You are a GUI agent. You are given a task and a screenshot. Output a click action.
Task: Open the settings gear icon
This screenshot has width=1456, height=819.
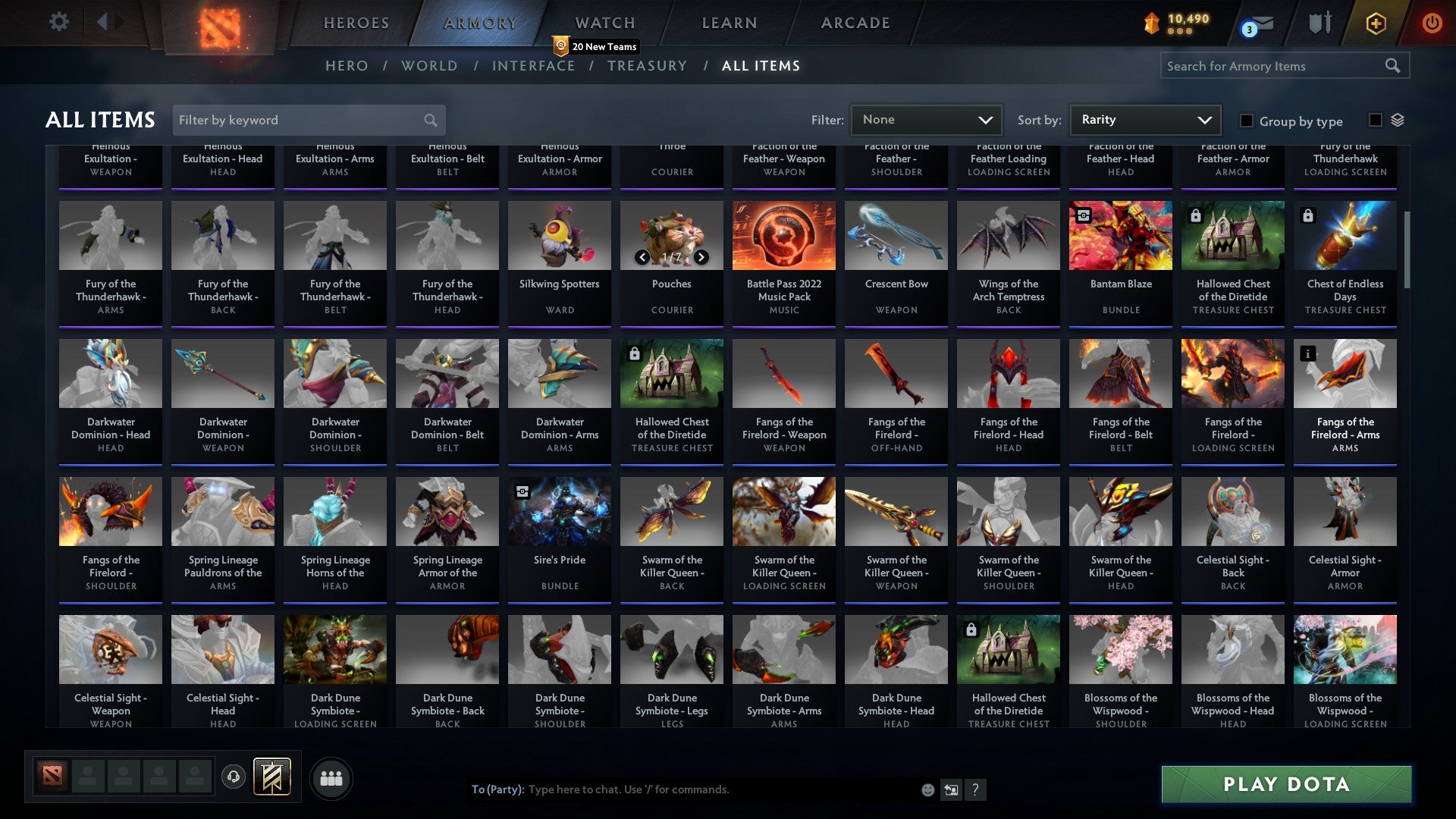coord(58,22)
